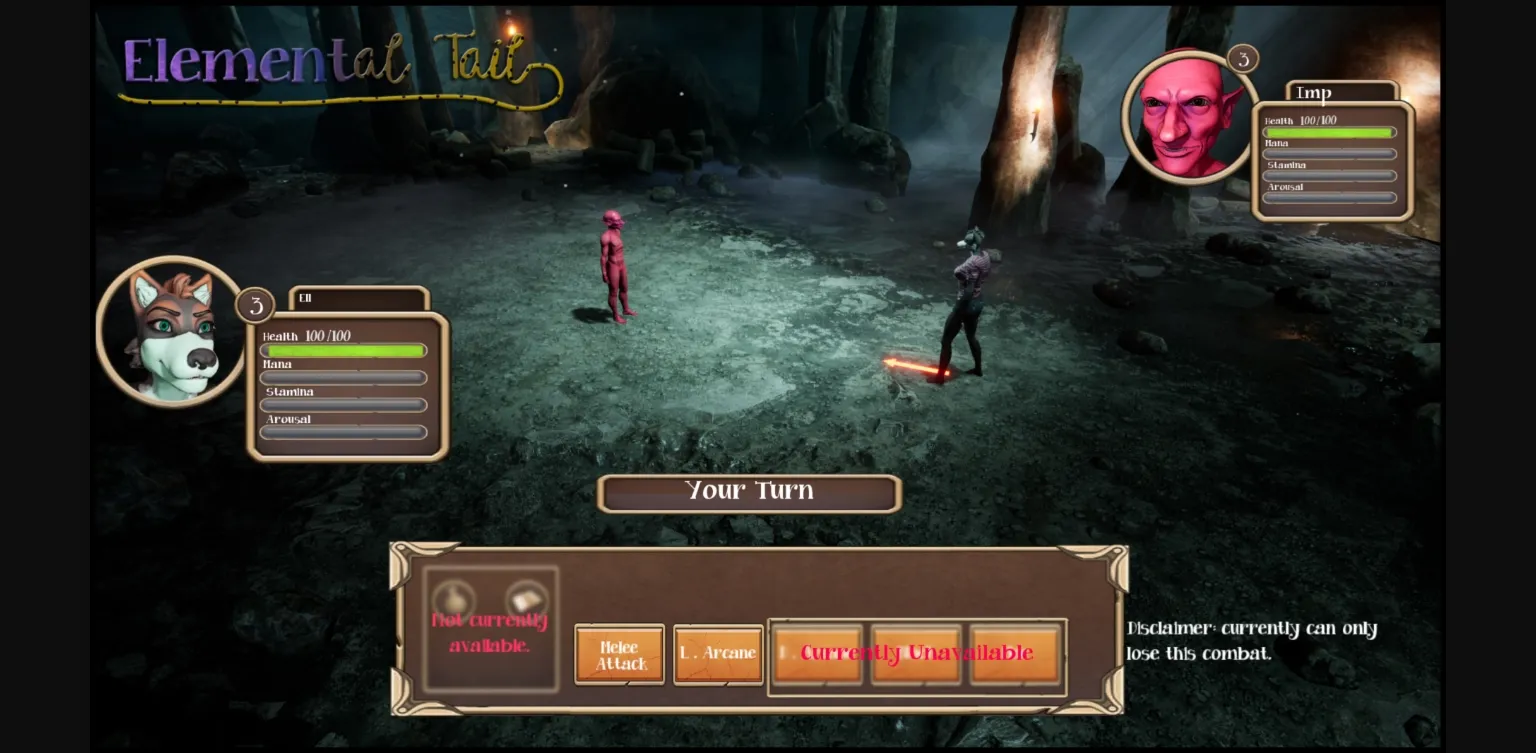Click the middle Currently Unavailable ability slot

coord(916,654)
